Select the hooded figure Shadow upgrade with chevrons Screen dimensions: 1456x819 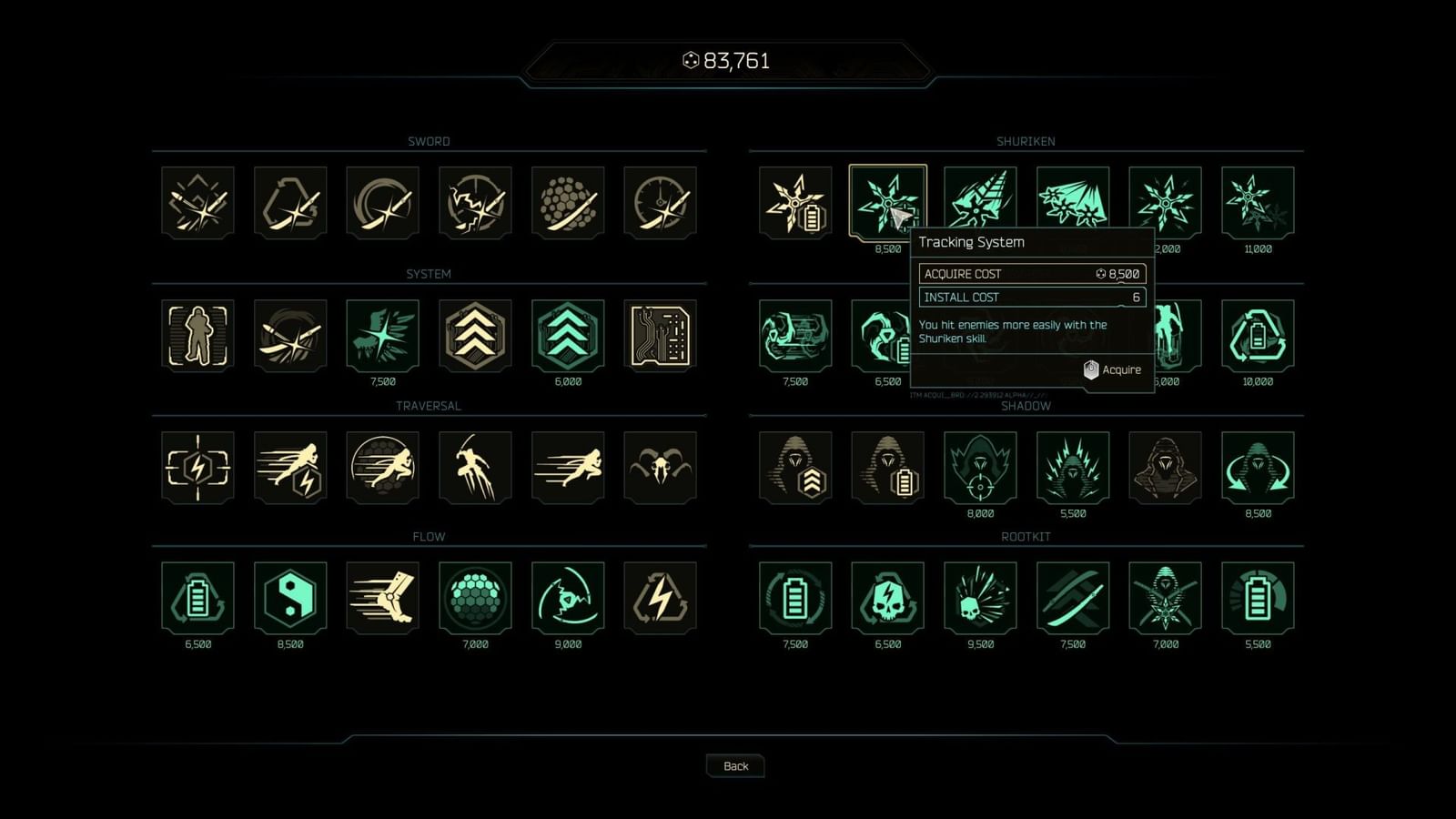[x=794, y=467]
